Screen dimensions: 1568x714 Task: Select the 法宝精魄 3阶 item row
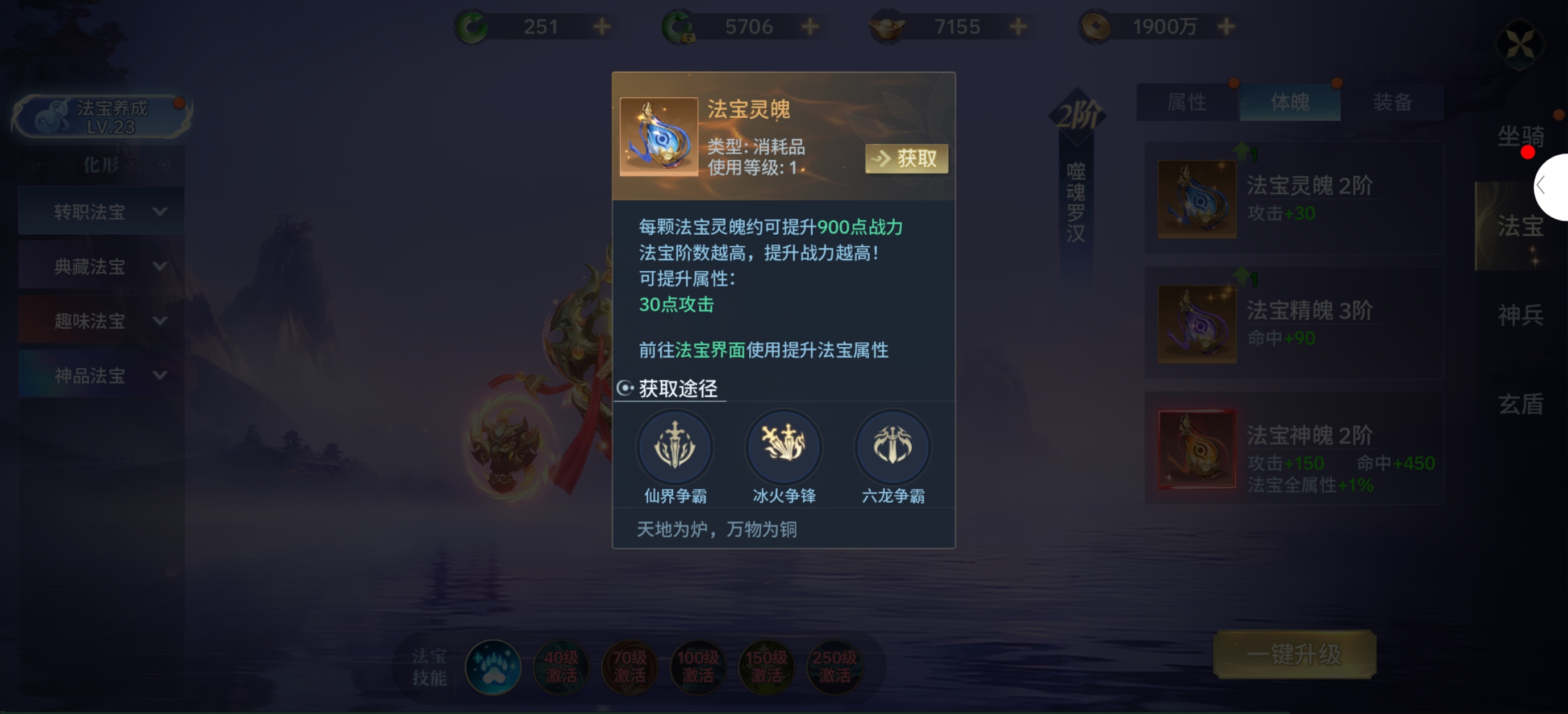click(x=1294, y=323)
